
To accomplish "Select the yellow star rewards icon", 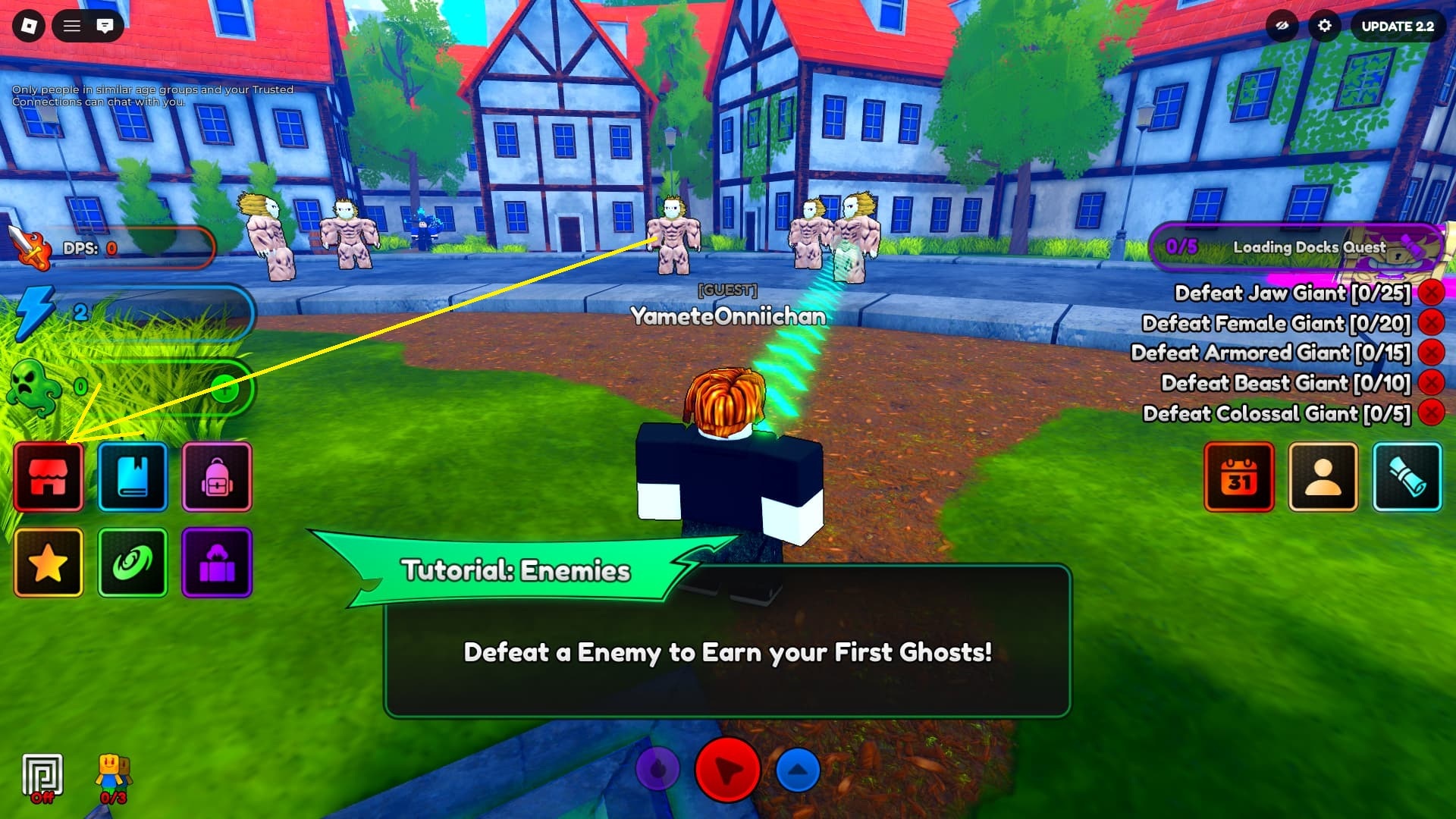I will coord(48,563).
